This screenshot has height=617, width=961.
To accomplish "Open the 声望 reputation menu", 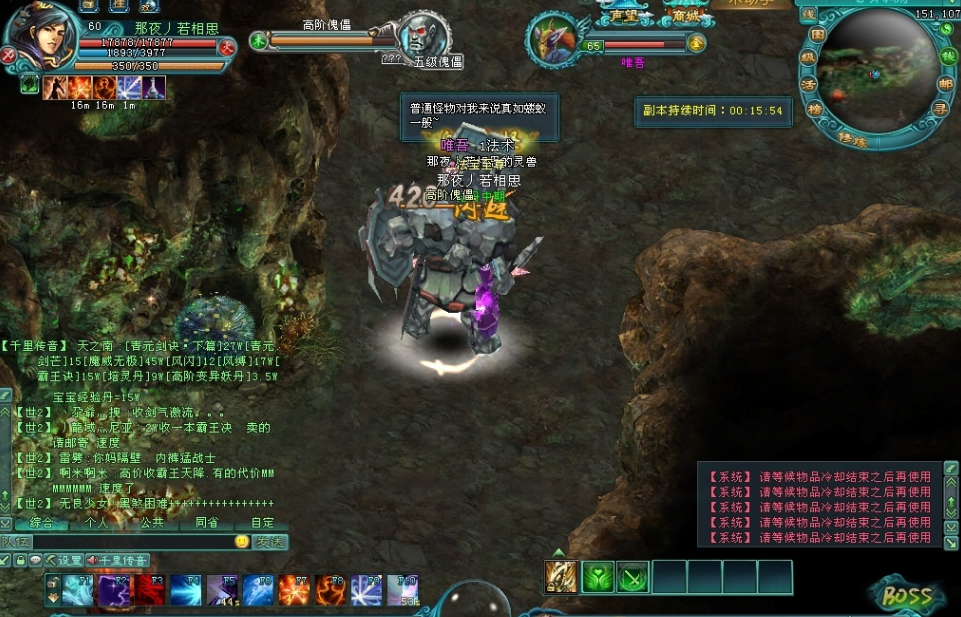I will tap(624, 15).
